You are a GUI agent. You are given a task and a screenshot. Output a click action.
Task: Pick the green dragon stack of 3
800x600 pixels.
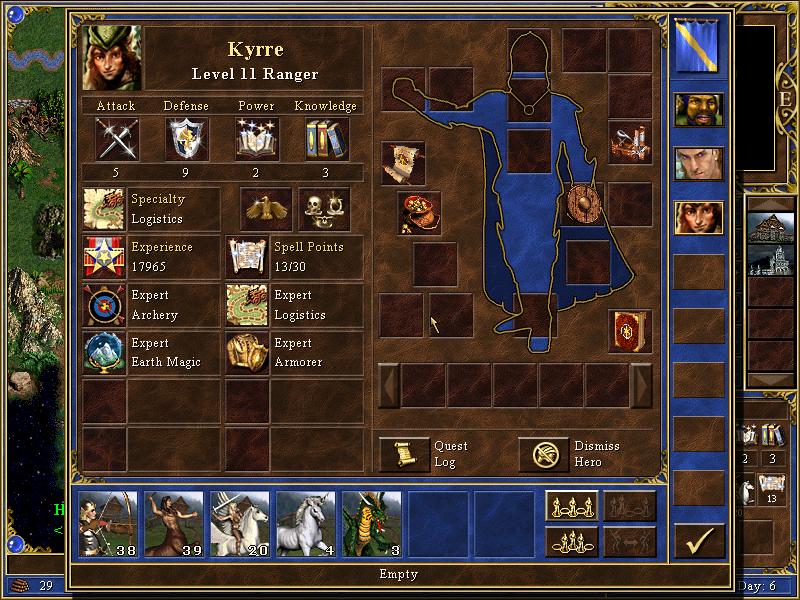(372, 523)
